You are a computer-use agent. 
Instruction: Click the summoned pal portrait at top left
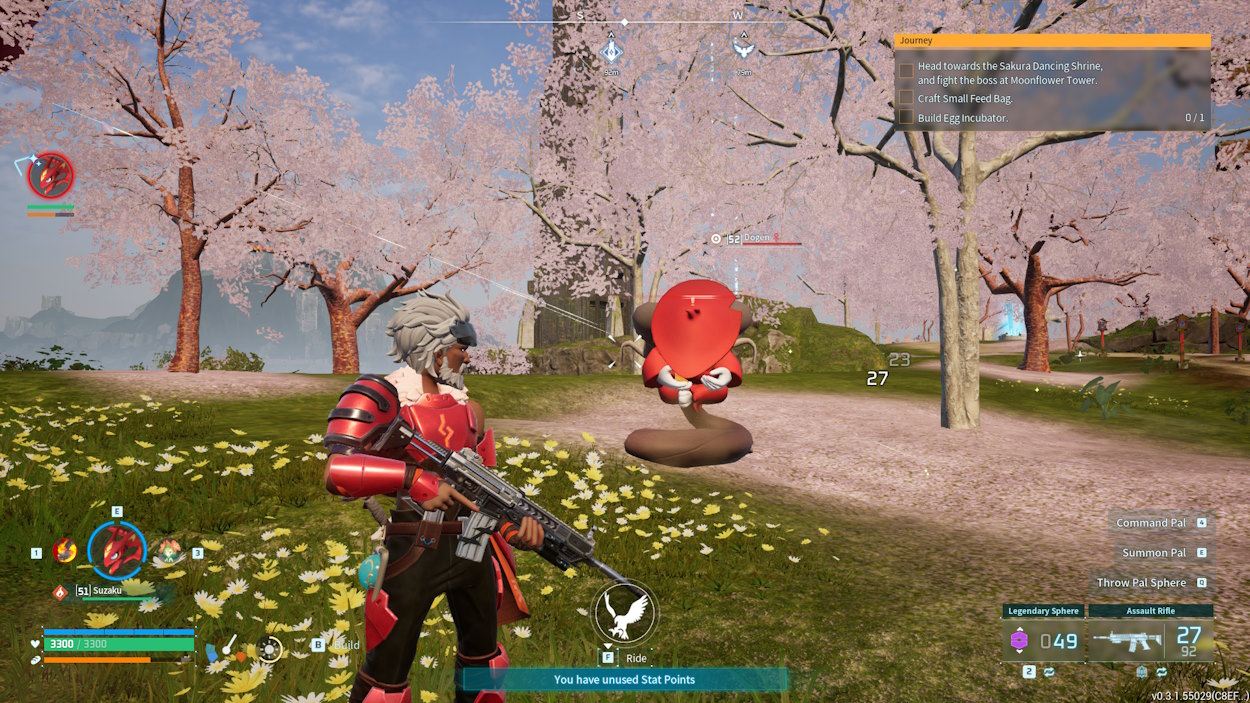(x=50, y=176)
